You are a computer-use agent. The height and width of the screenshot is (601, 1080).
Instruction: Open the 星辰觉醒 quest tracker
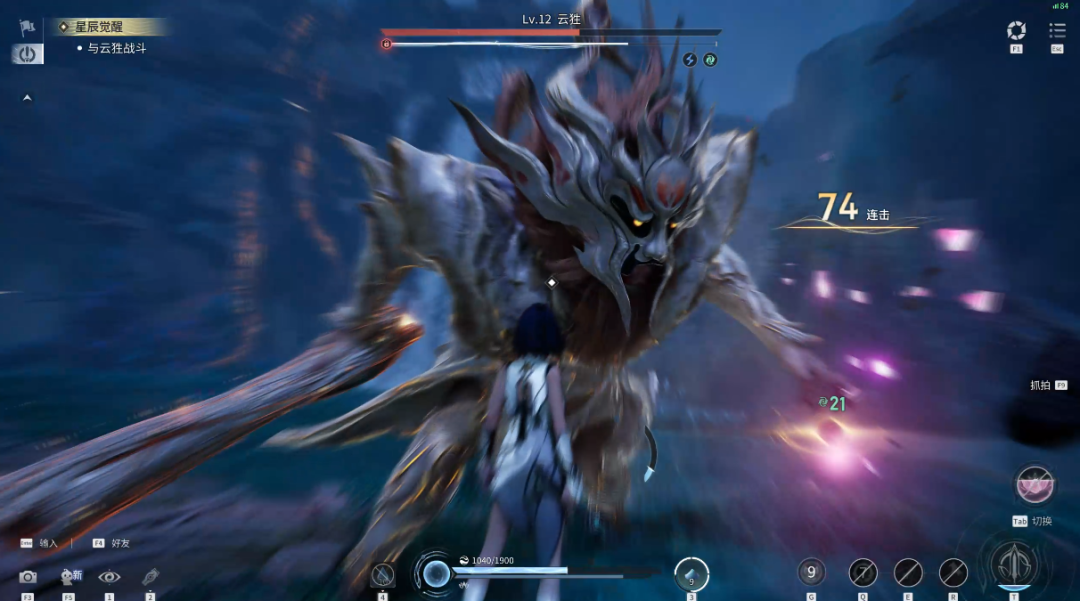98,27
